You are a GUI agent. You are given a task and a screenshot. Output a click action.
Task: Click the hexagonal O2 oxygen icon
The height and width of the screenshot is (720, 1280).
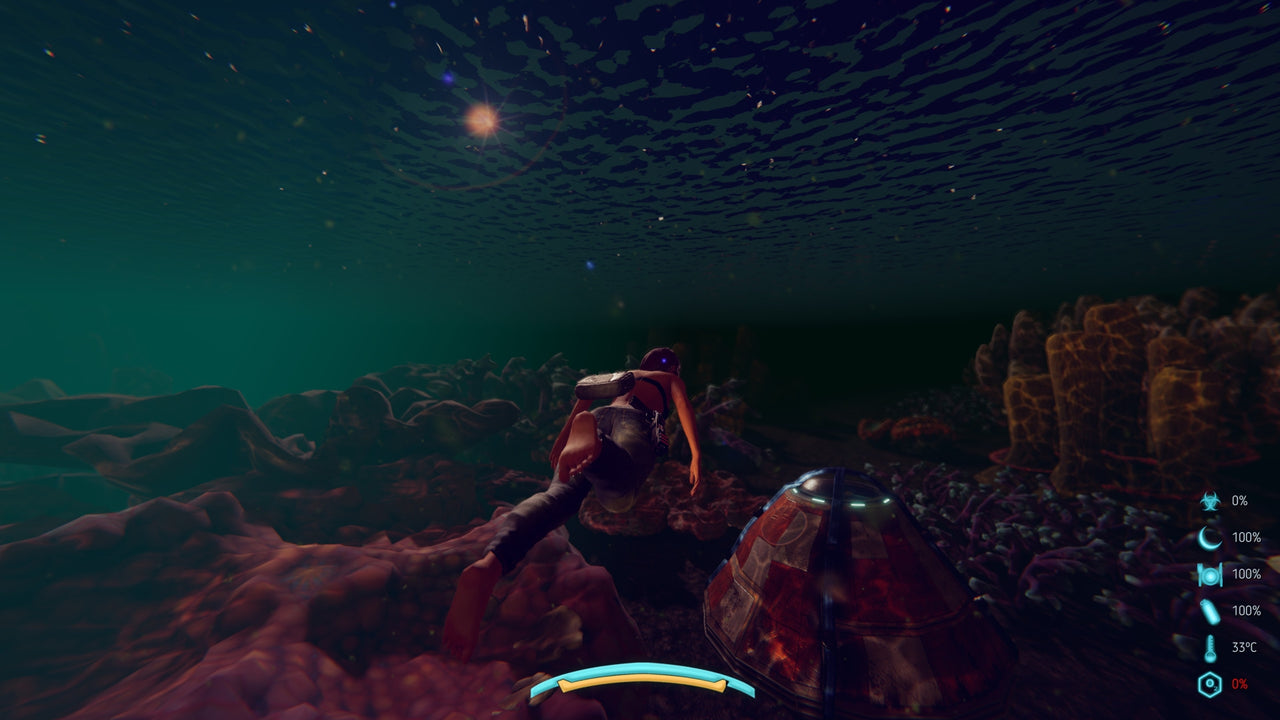click(1210, 683)
